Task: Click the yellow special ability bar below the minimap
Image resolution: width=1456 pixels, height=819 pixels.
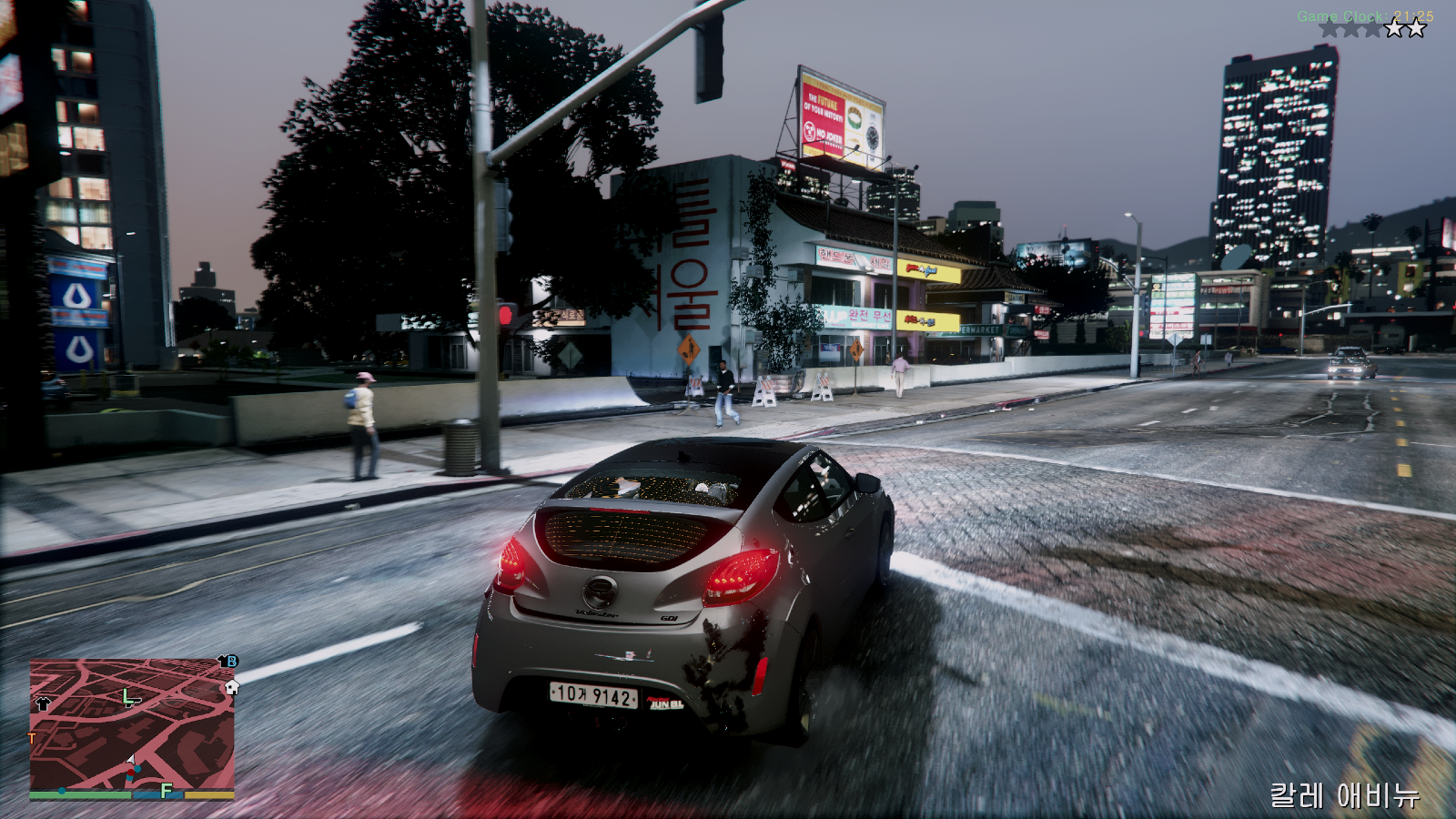Action: [209, 795]
